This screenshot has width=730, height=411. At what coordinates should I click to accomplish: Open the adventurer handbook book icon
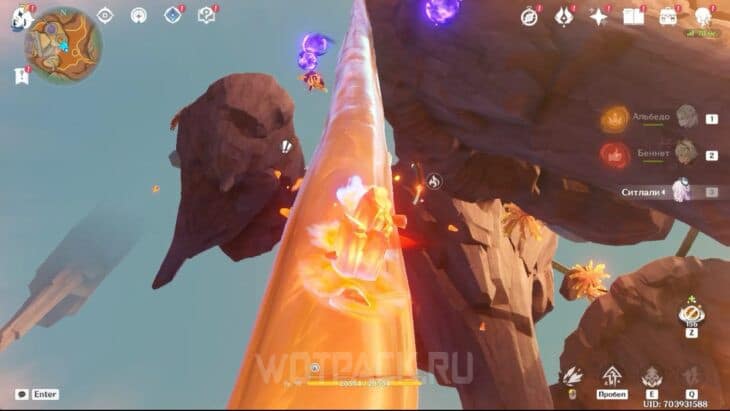[632, 16]
